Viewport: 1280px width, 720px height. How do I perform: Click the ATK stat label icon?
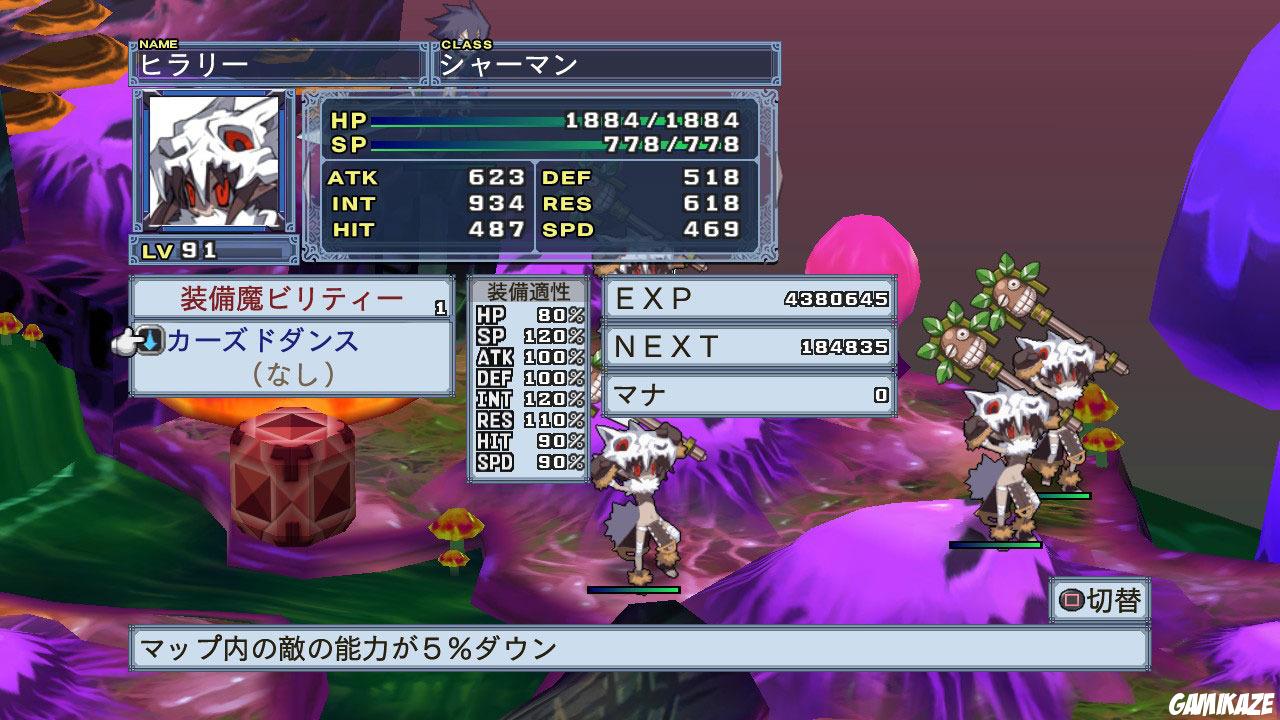[x=358, y=178]
